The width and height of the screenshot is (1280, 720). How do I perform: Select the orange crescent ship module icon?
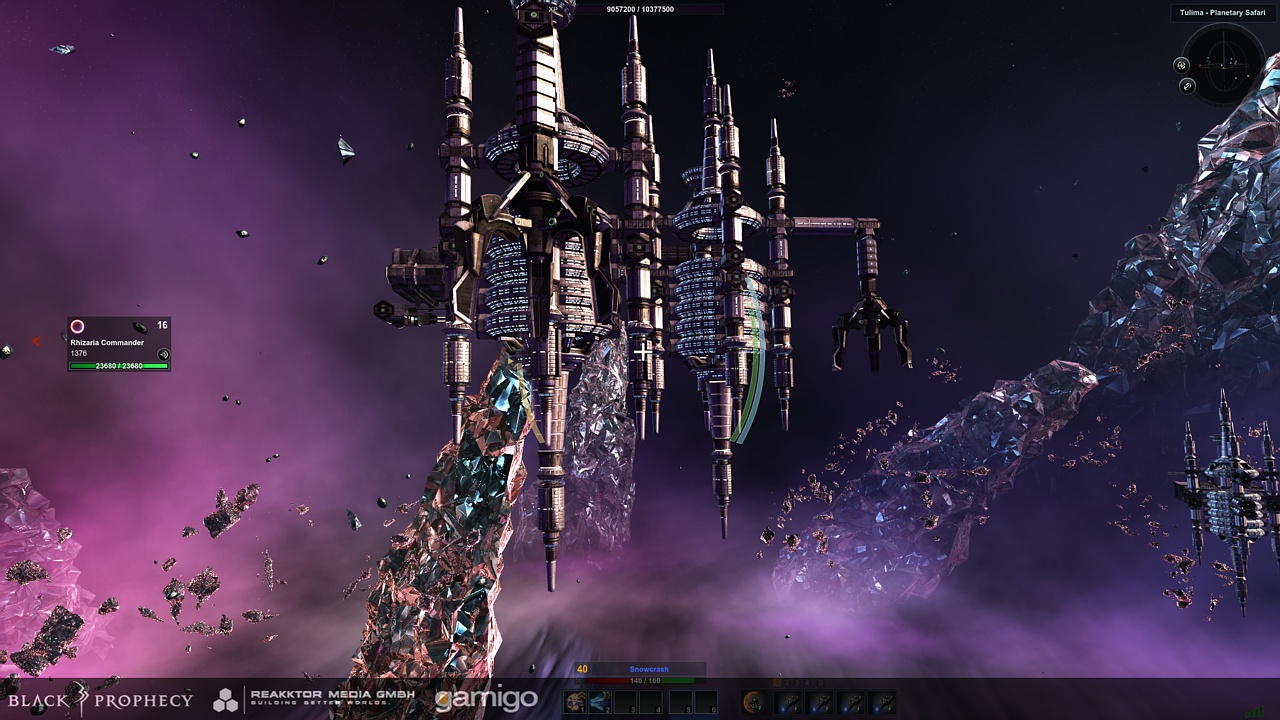(x=757, y=702)
